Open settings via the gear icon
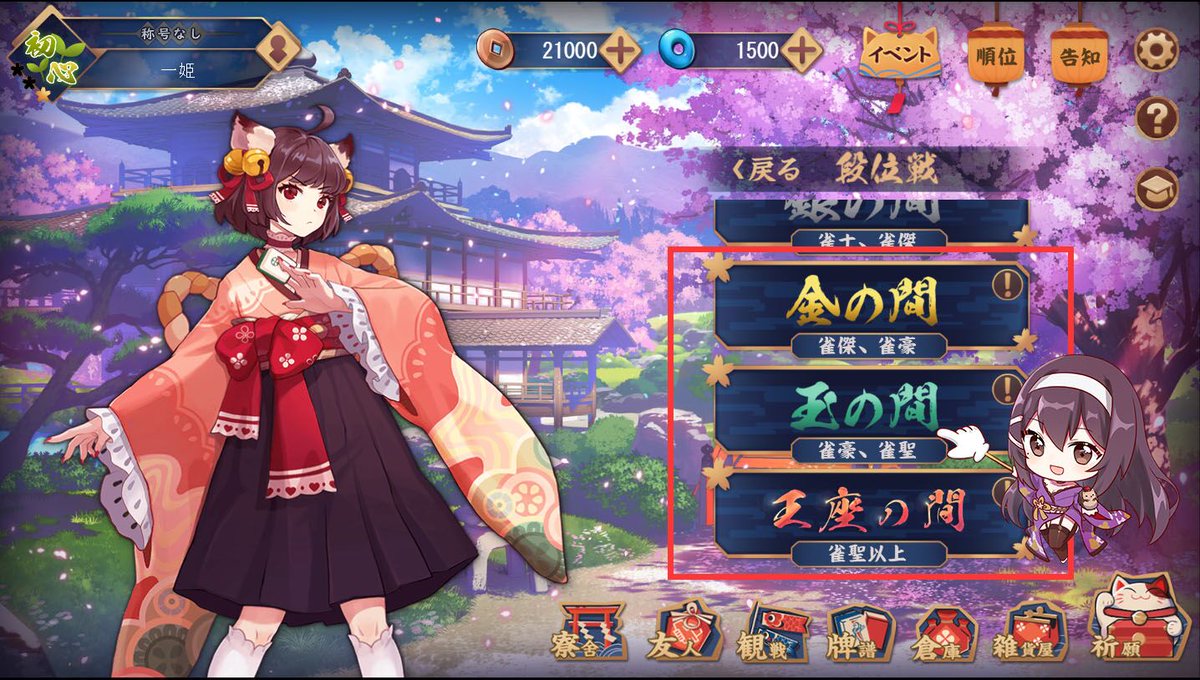1200x680 pixels. (1156, 50)
